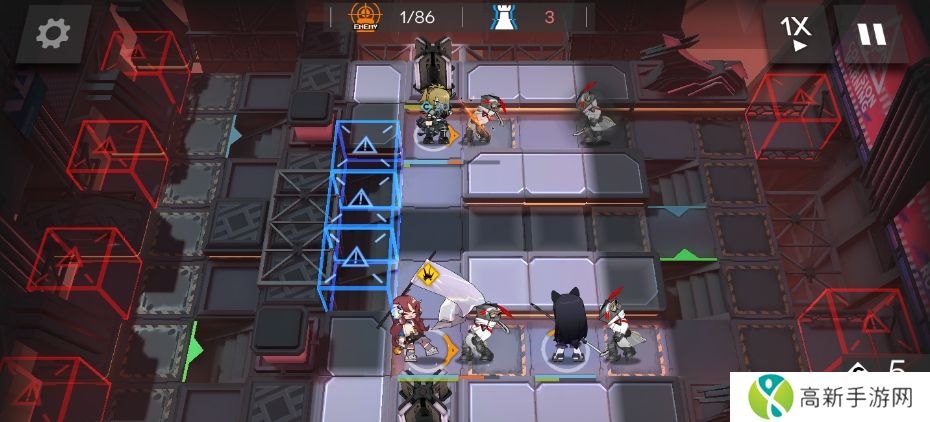Screen dimensions: 930x422
Task: Open the gear settings menu
Action: coord(48,34)
